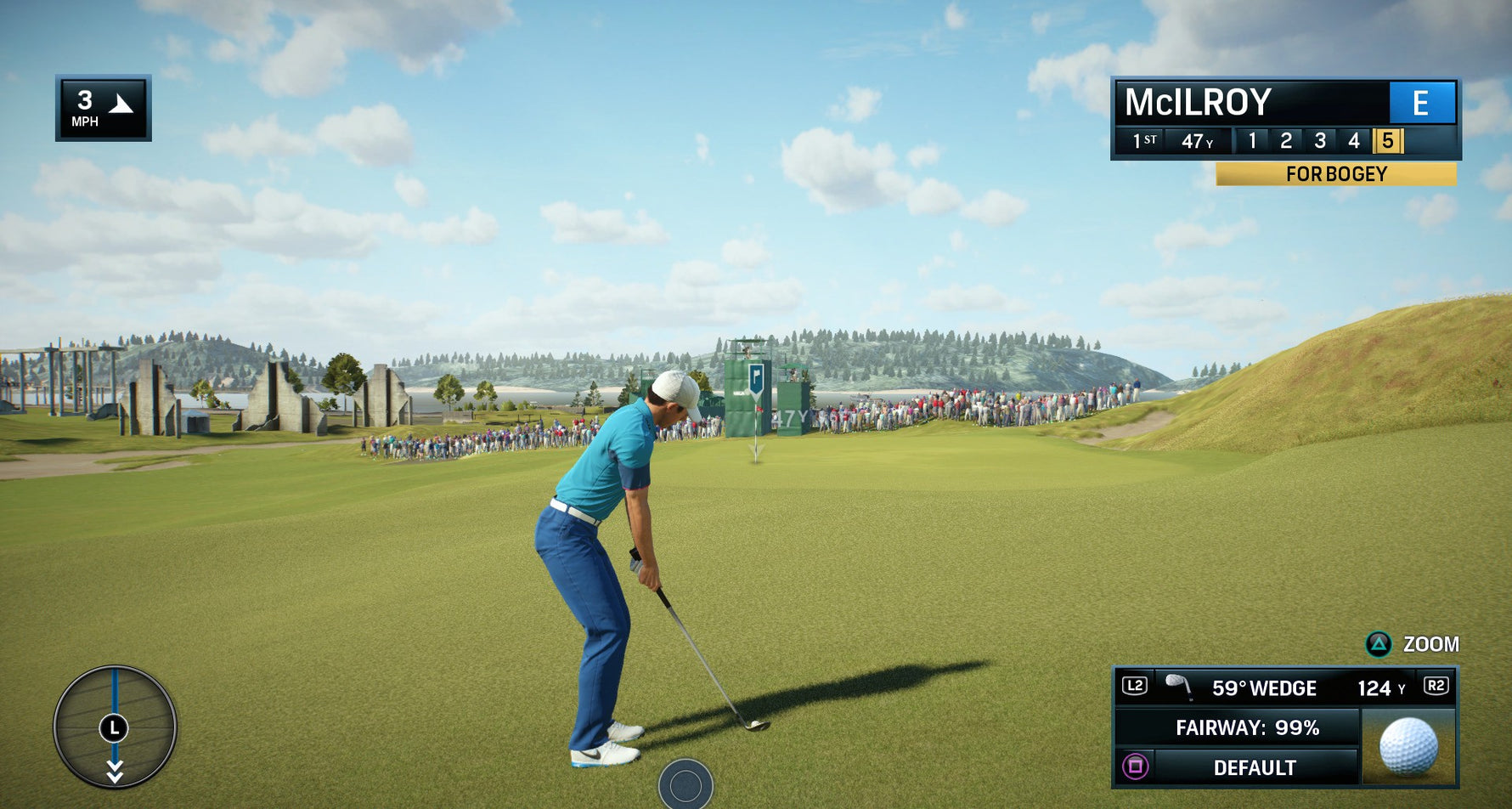Click the circular swing aim dial
The image size is (1512, 809).
pos(115,727)
